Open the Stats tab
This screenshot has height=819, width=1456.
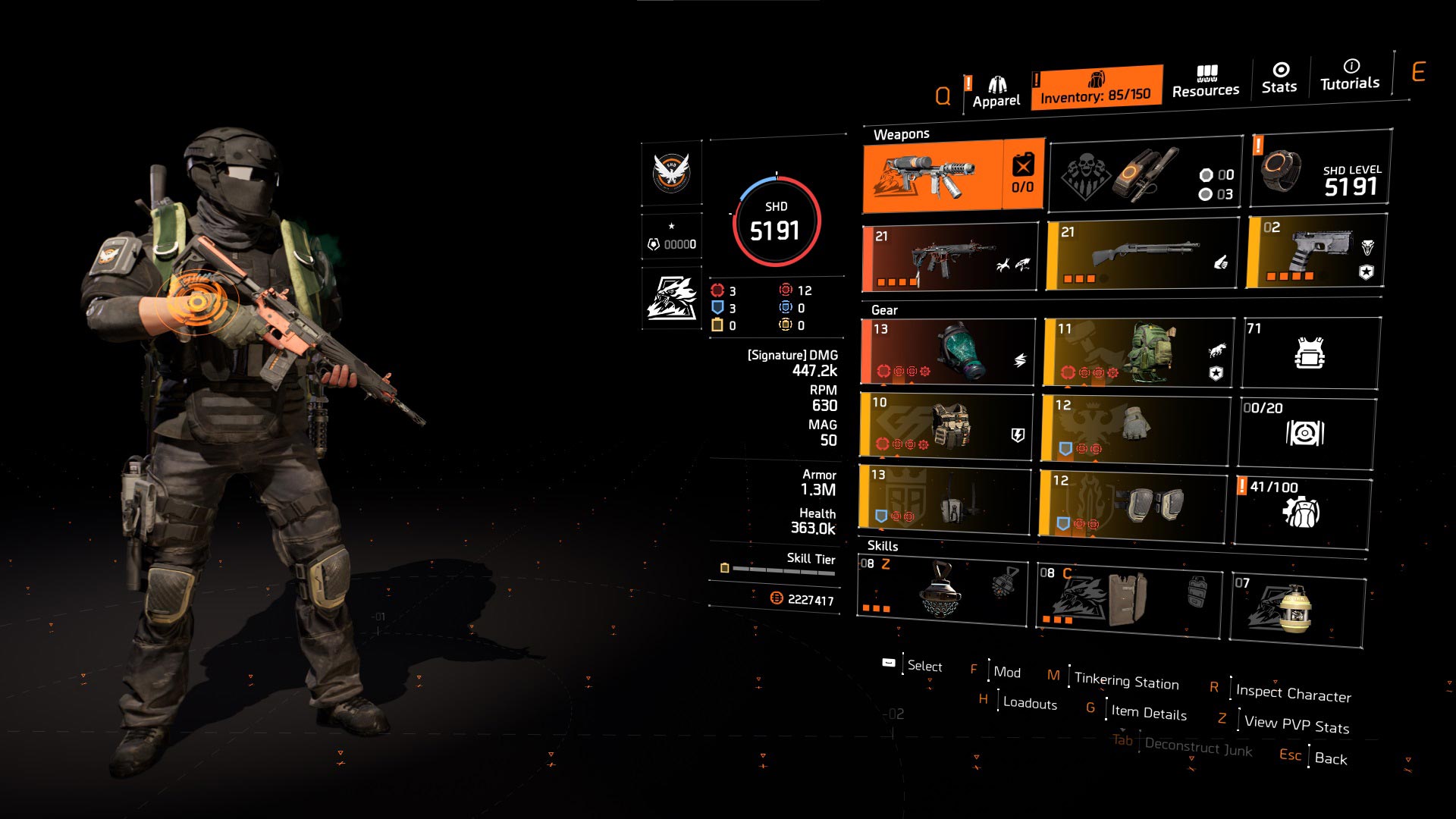(1279, 79)
